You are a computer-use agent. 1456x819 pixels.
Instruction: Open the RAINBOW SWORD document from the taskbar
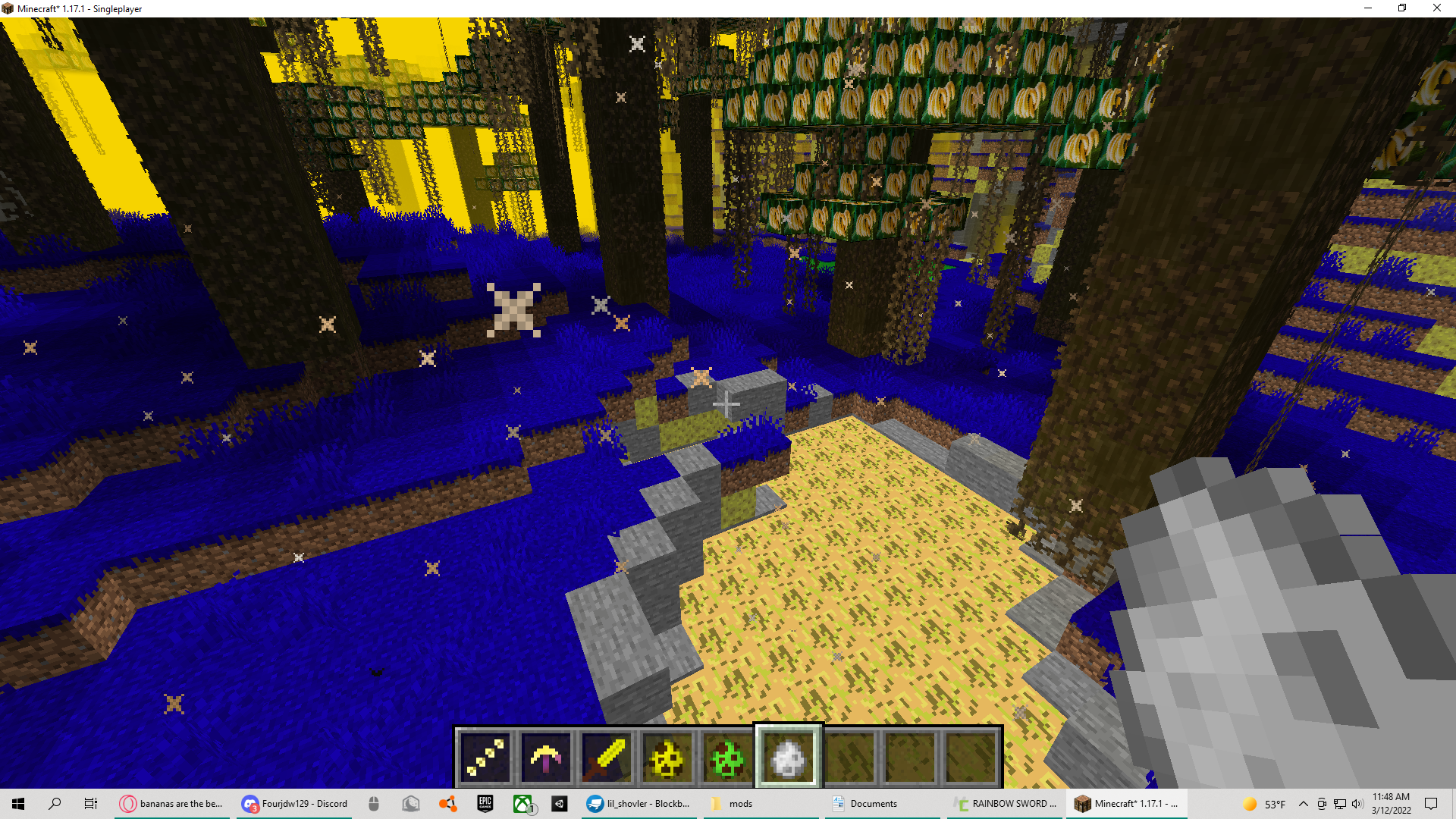[1005, 803]
